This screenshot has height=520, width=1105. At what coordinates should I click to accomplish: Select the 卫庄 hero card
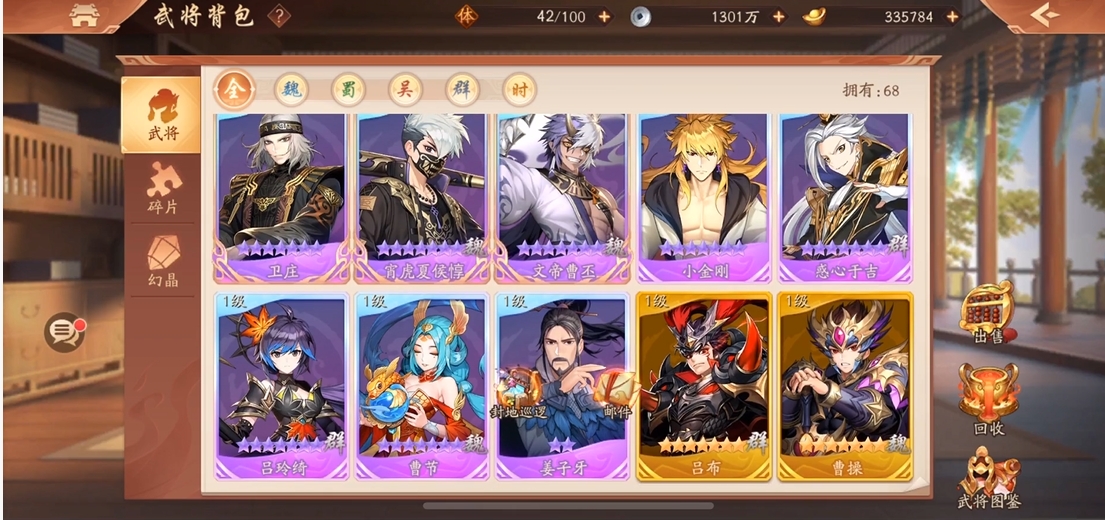[x=279, y=195]
